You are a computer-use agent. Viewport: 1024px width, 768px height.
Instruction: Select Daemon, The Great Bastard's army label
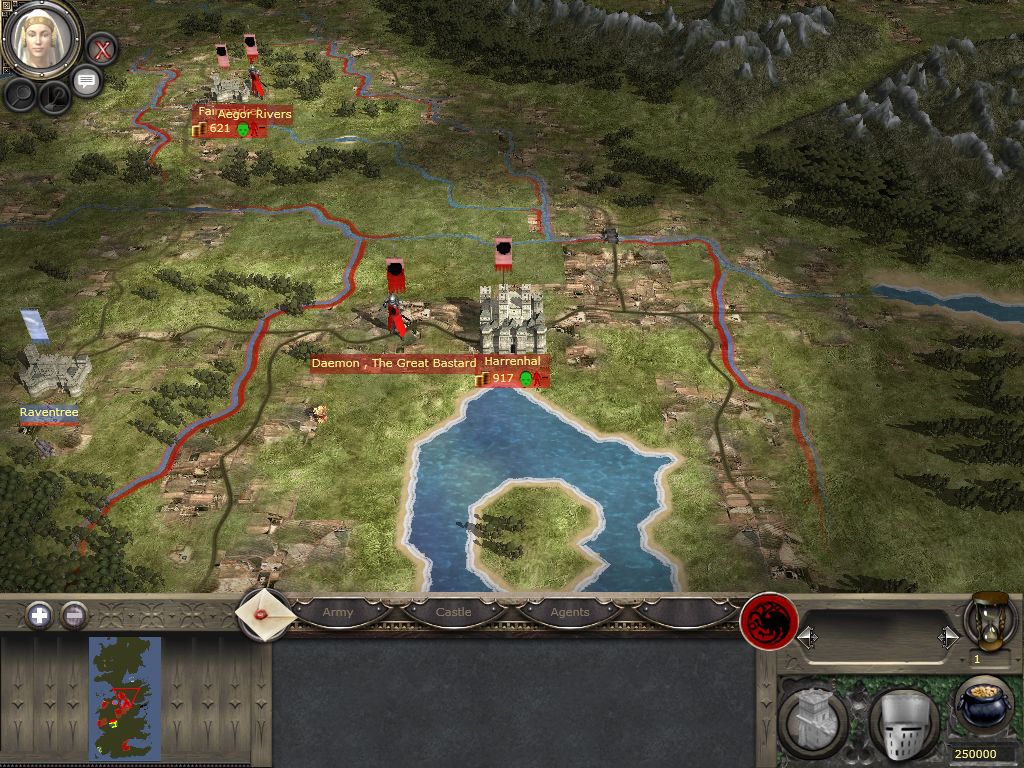393,363
